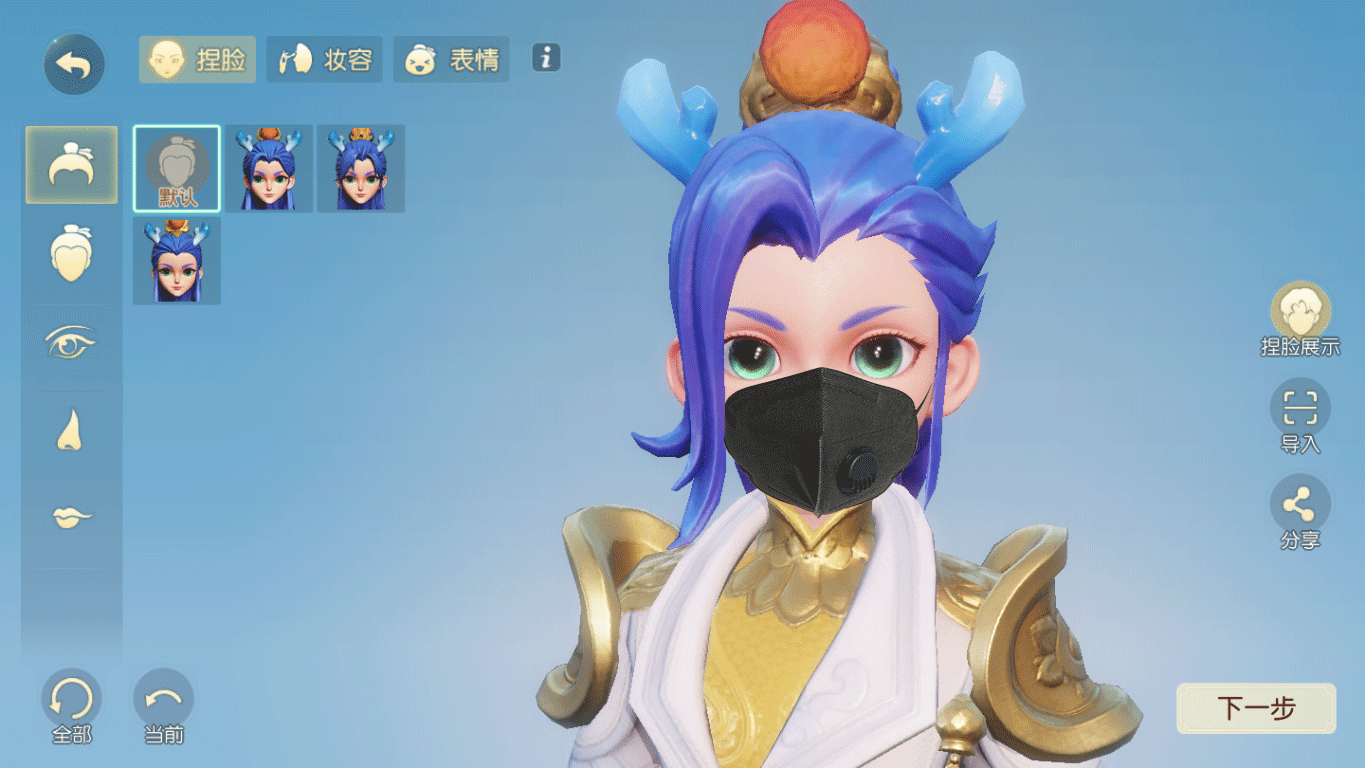Switch to the 表情 expression tab
Image resolution: width=1365 pixels, height=768 pixels.
point(450,59)
